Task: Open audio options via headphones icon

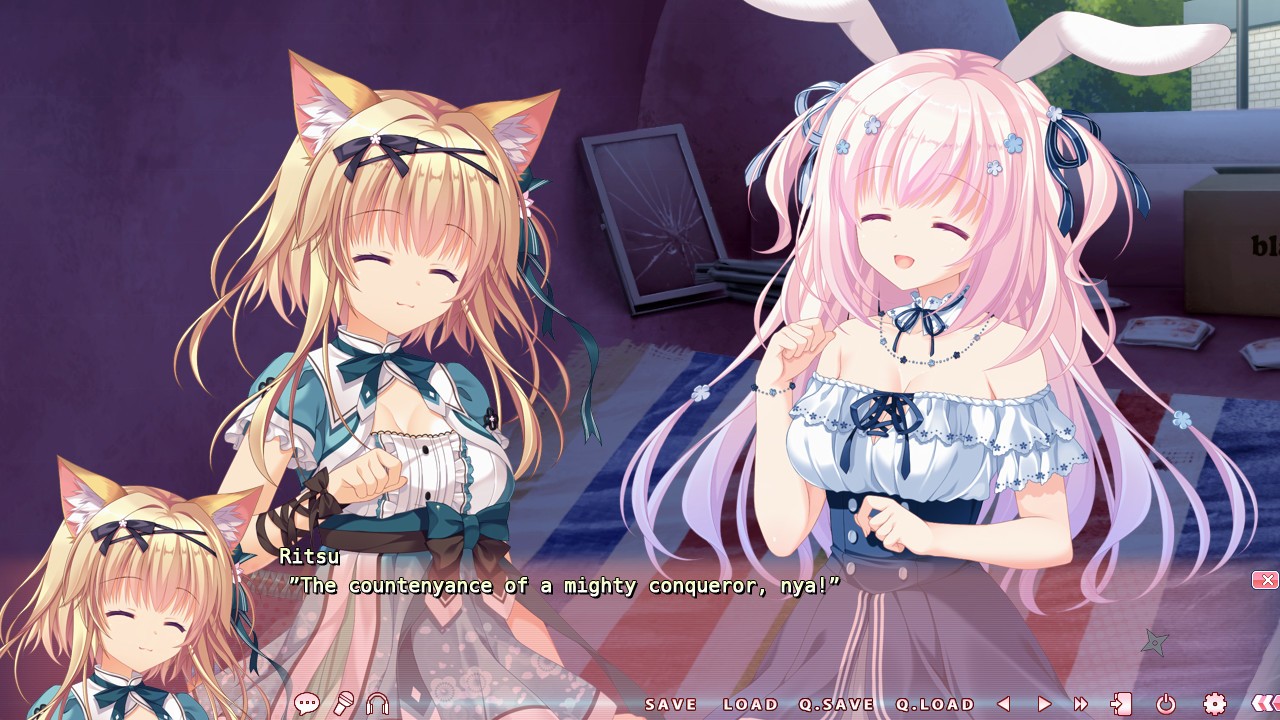Action: 377,704
